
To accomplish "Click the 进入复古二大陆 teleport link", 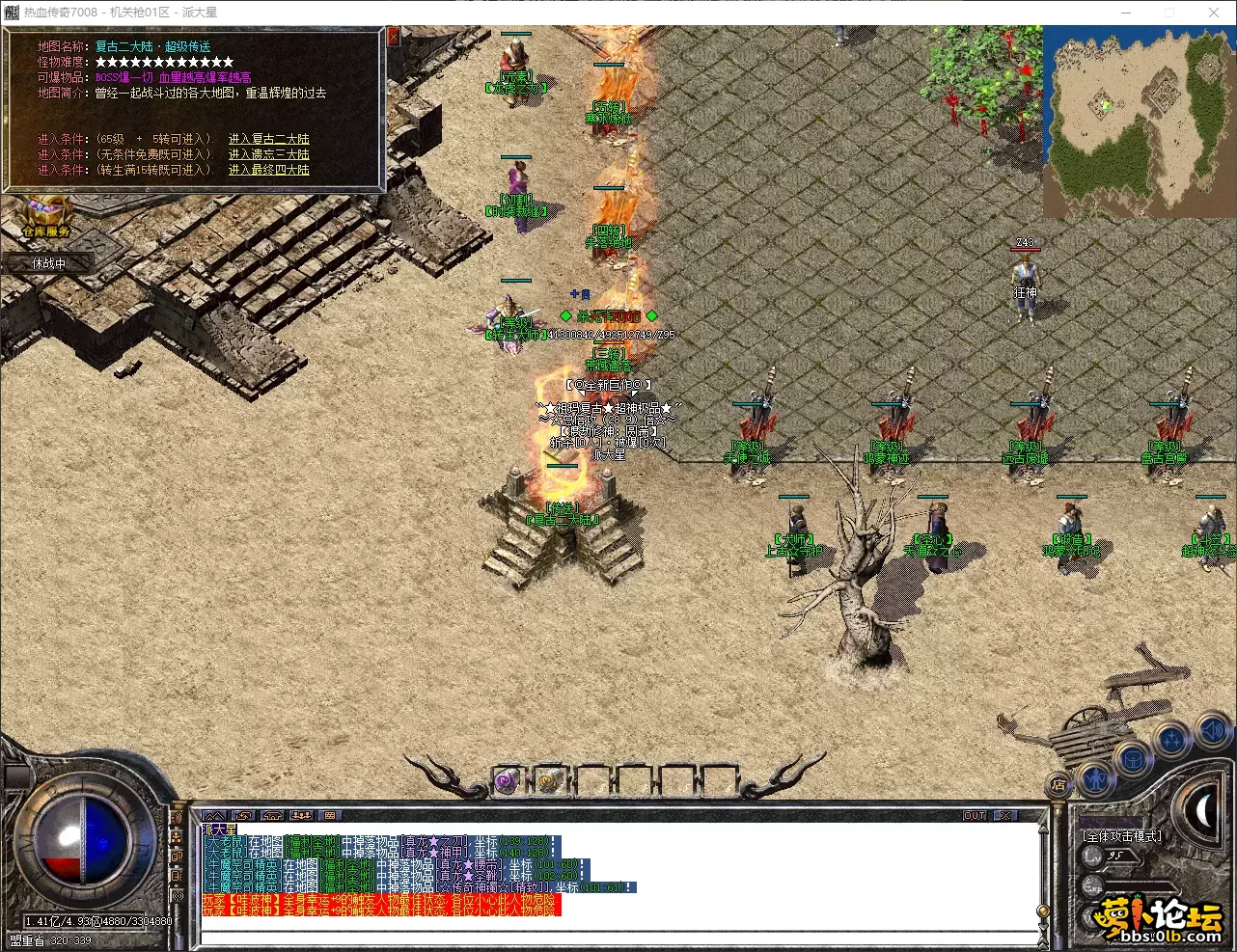I will coord(268,139).
